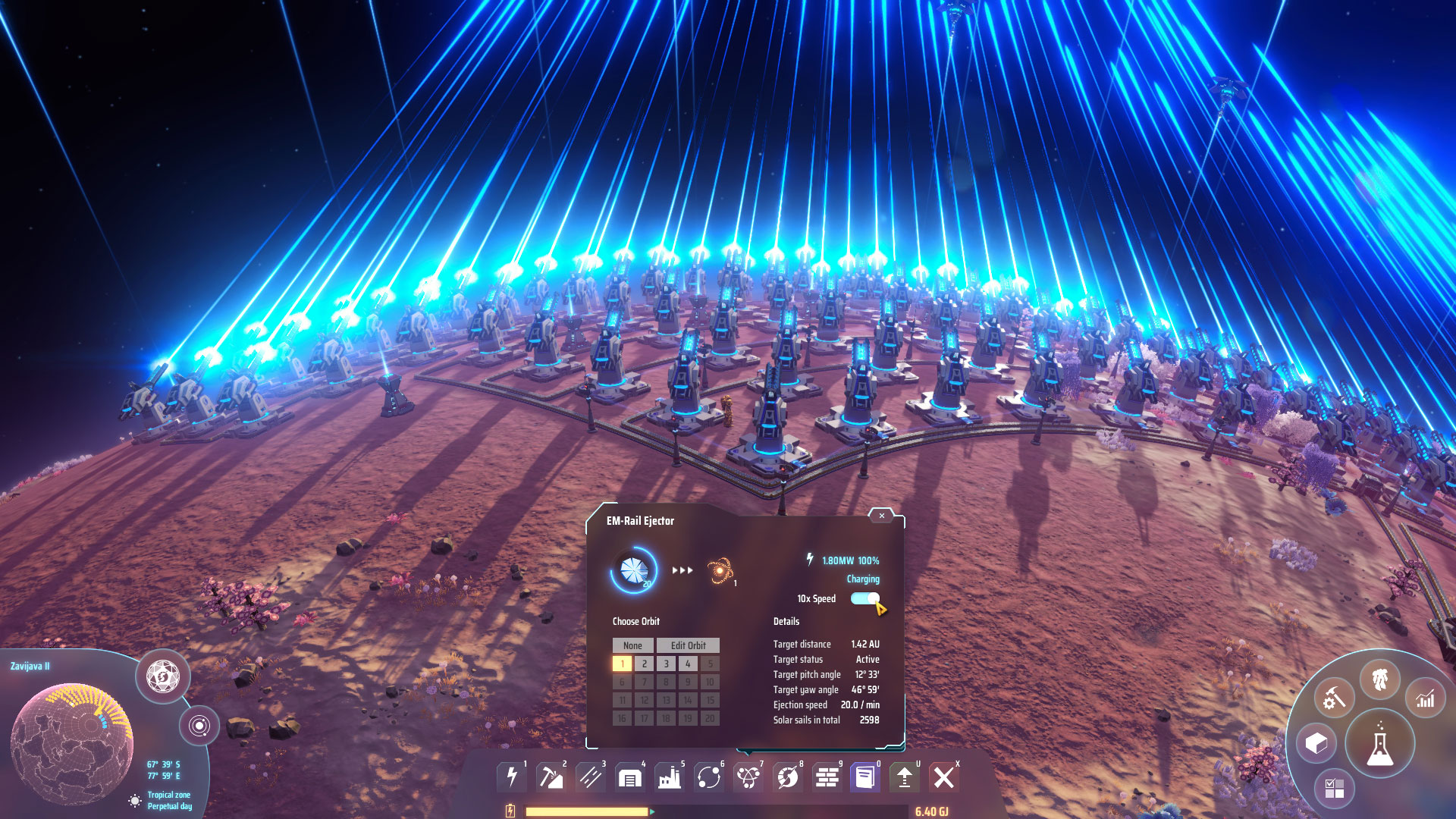Activate the dismantle X tool
The height and width of the screenshot is (819, 1456).
point(944,777)
